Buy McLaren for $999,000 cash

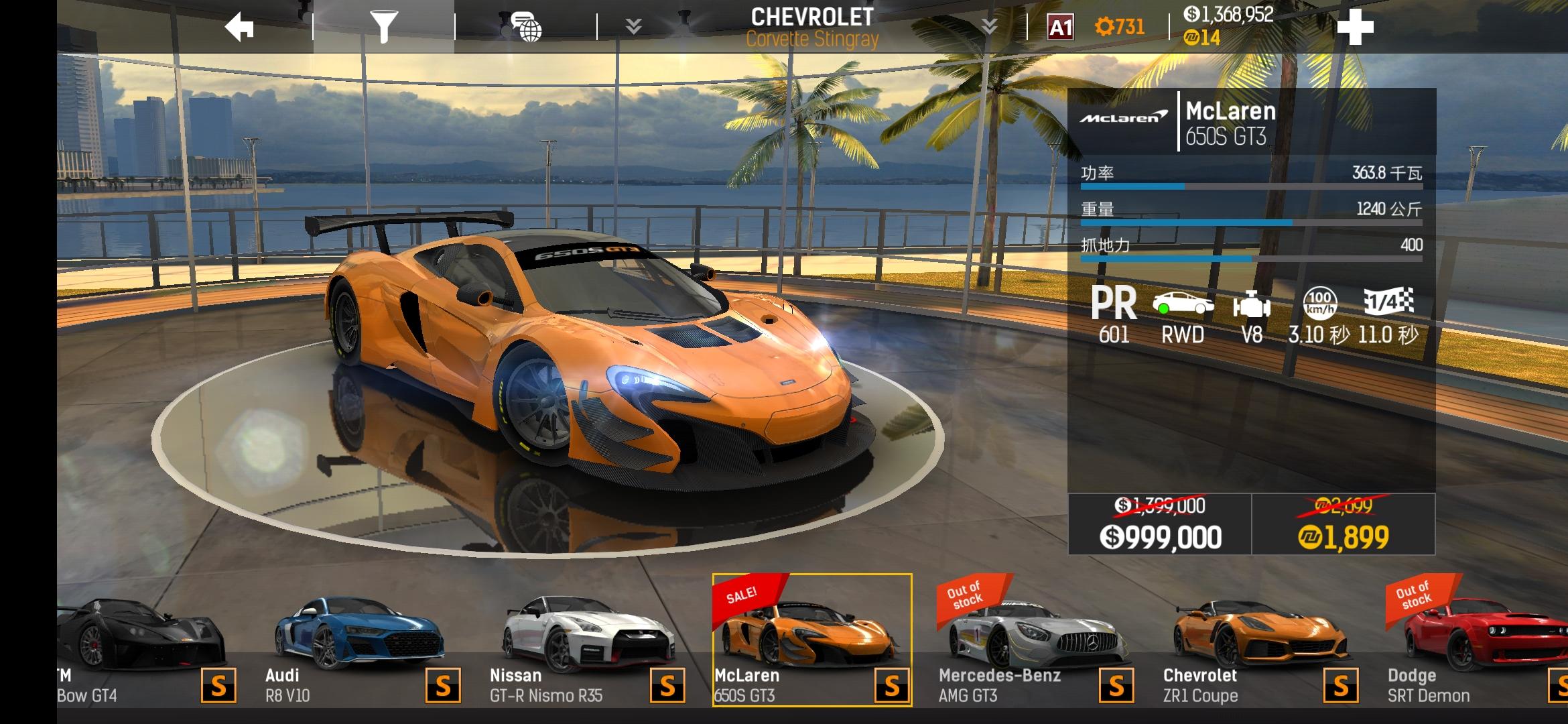[1159, 524]
